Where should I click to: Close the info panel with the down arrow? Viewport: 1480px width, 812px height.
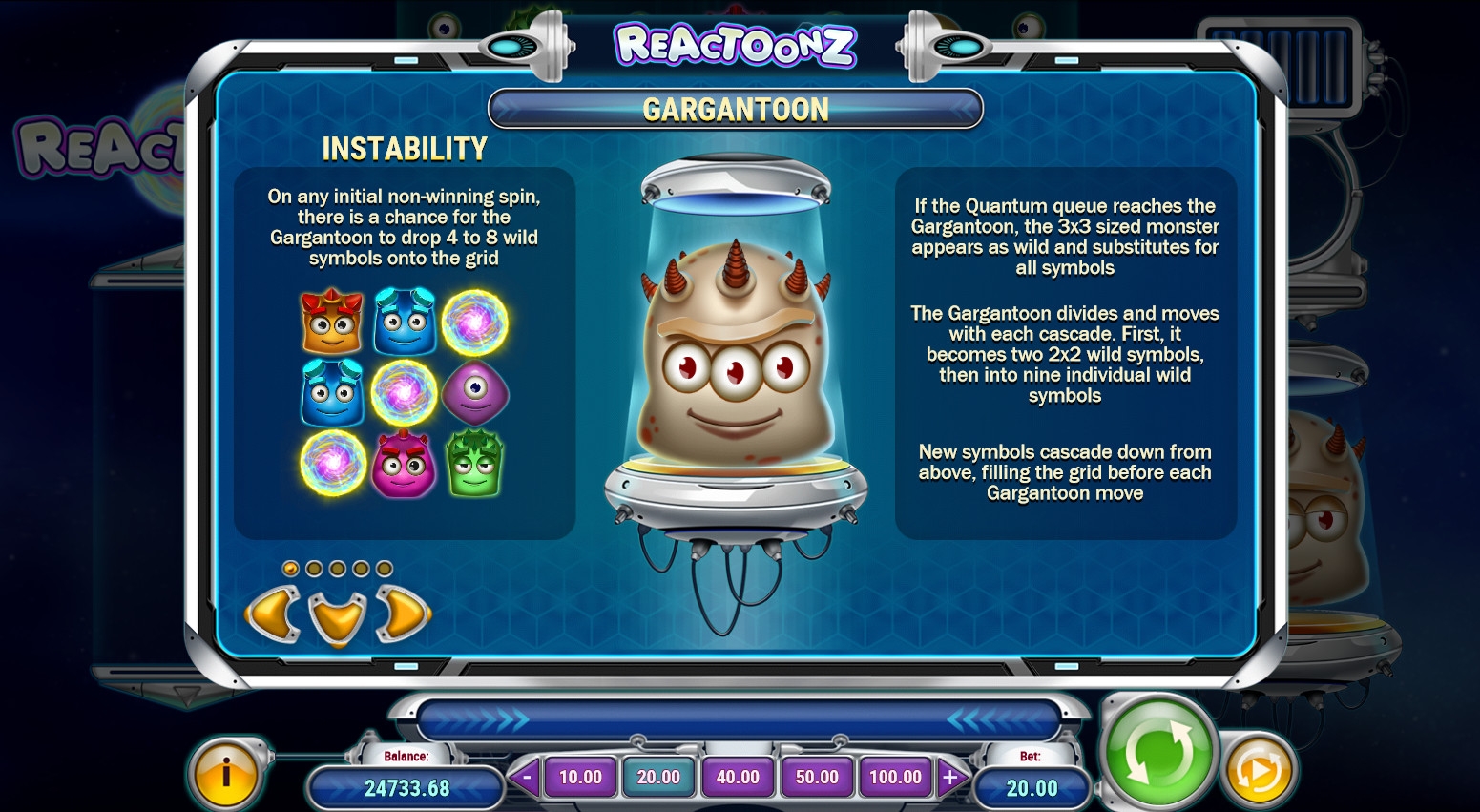pos(338,617)
